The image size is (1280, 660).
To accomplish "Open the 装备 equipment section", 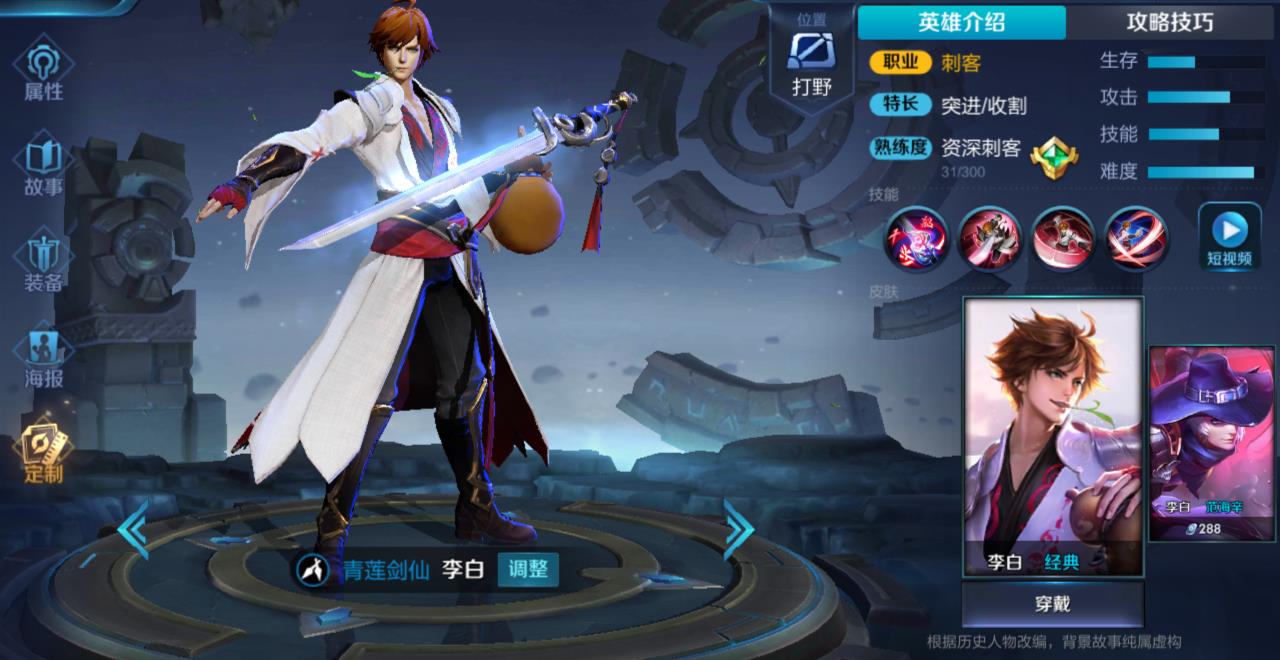I will 43,260.
